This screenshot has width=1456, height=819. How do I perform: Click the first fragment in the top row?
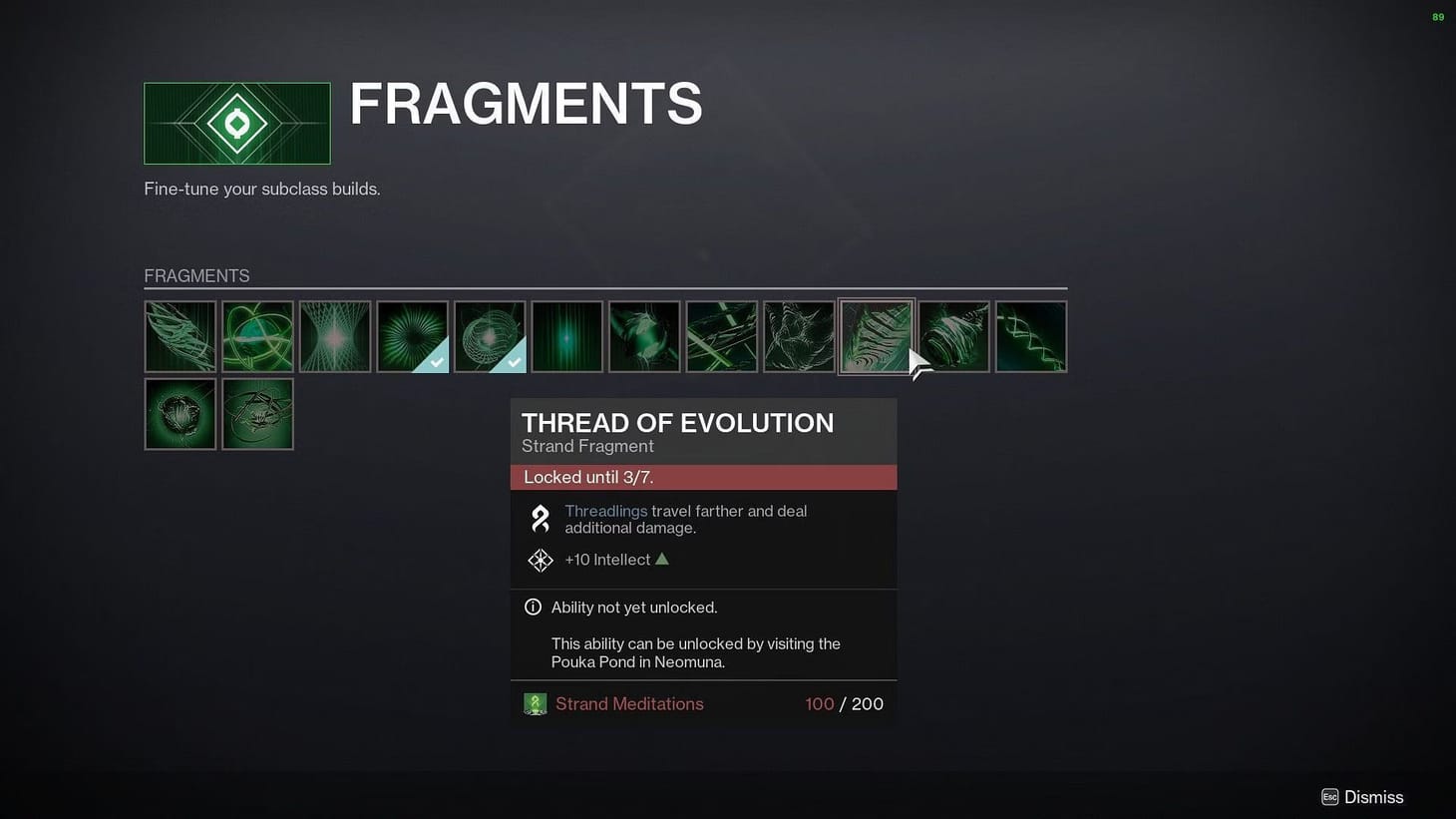(x=180, y=335)
